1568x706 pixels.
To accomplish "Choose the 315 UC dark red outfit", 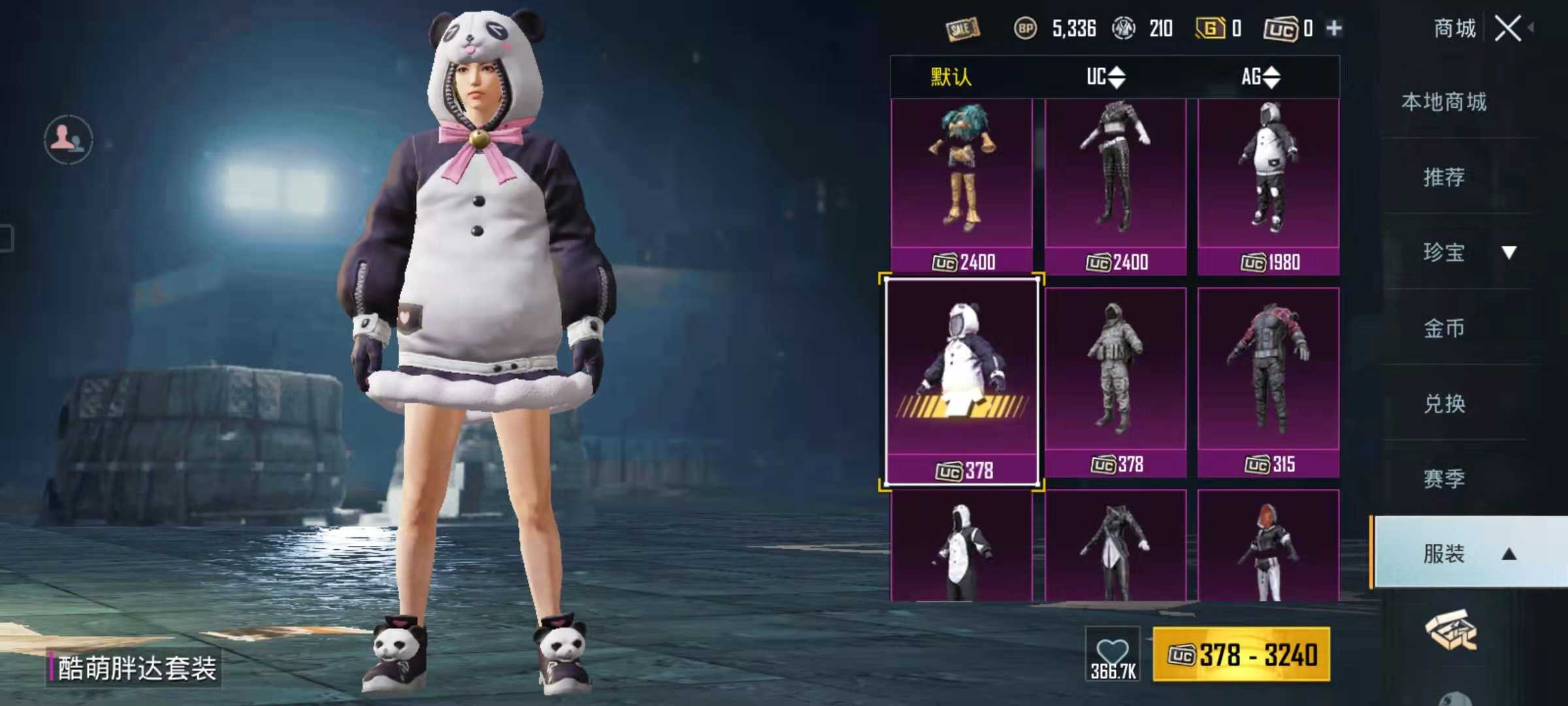I will pos(1268,382).
